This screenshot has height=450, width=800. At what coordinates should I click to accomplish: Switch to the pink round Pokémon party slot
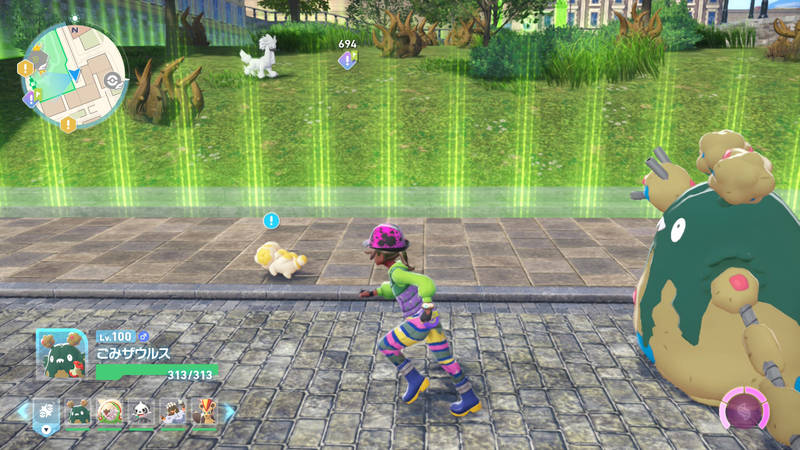pos(110,411)
